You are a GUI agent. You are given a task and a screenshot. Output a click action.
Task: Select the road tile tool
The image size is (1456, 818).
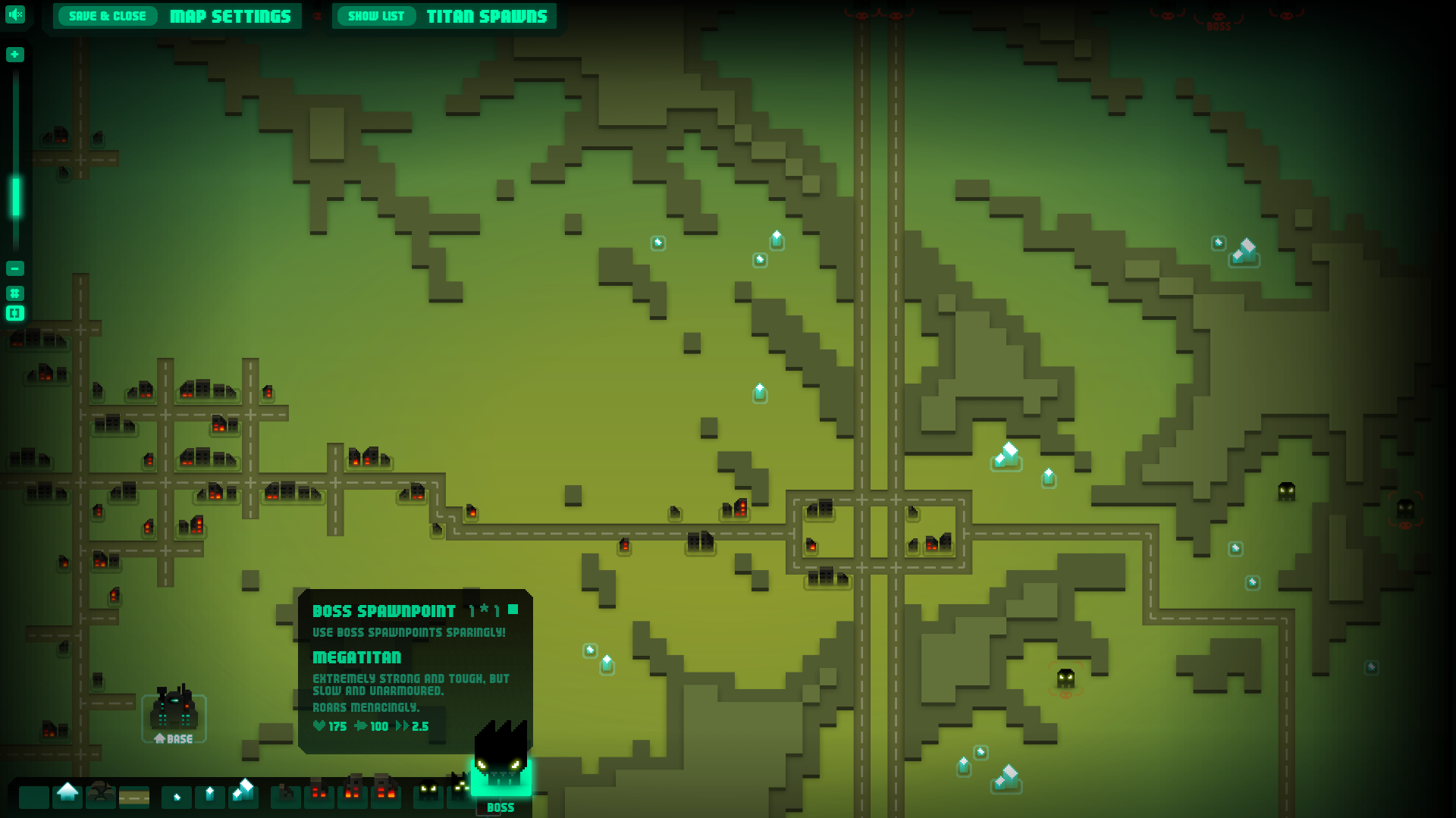pyautogui.click(x=134, y=797)
